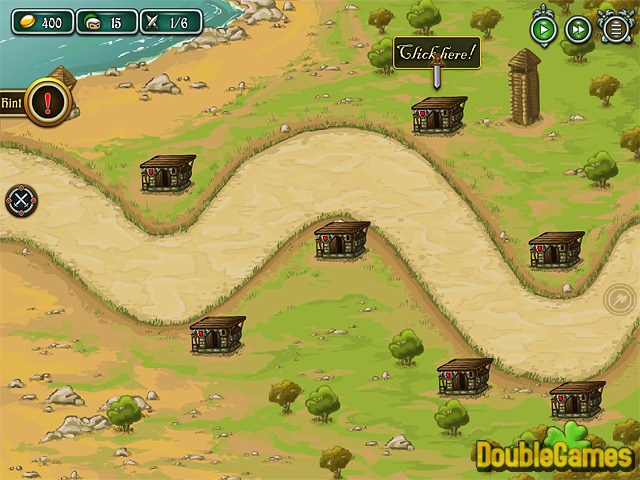The image size is (640, 480).
Task: Open the three-line game menu
Action: click(615, 29)
